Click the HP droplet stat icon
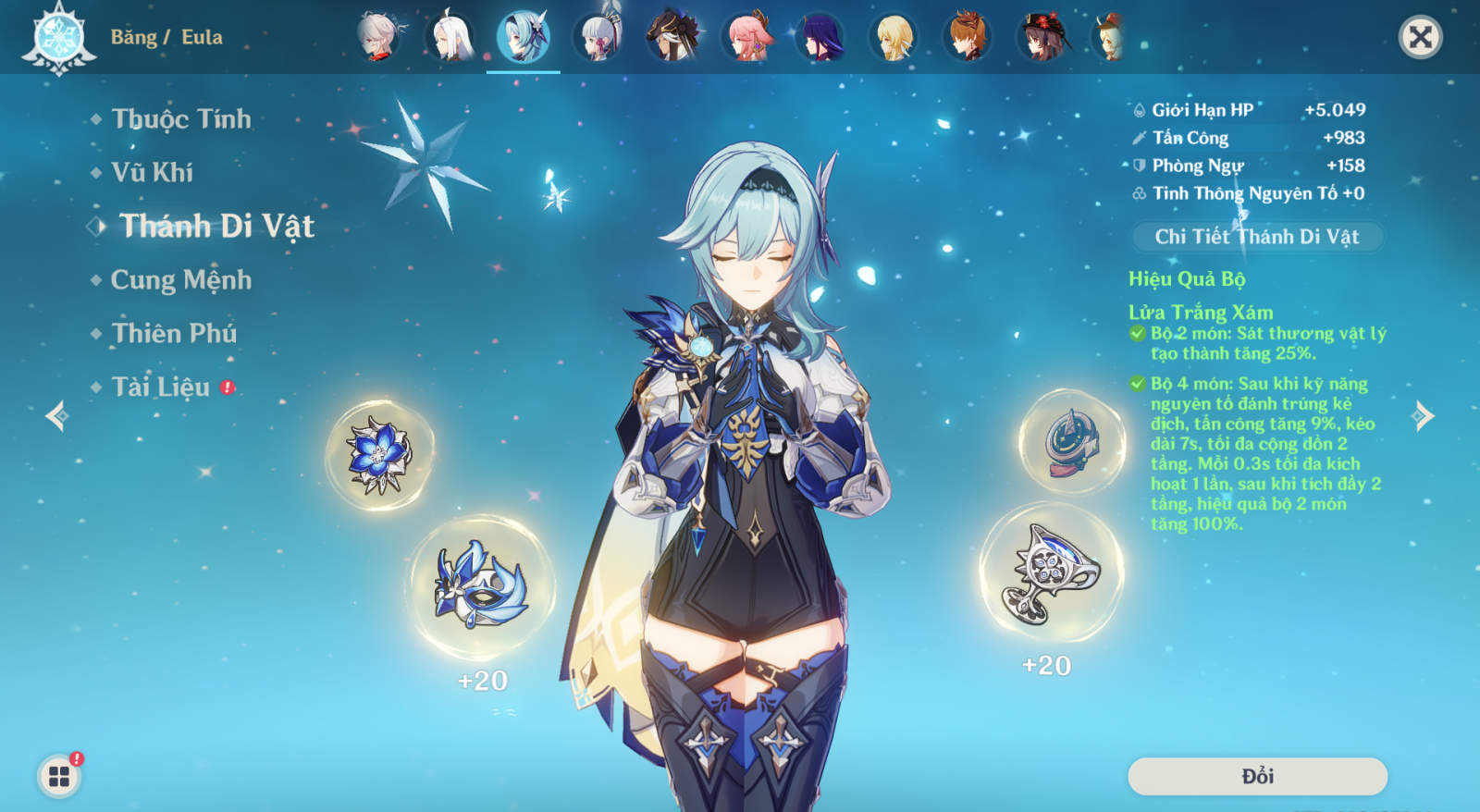The width and height of the screenshot is (1480, 812). pos(1139,108)
